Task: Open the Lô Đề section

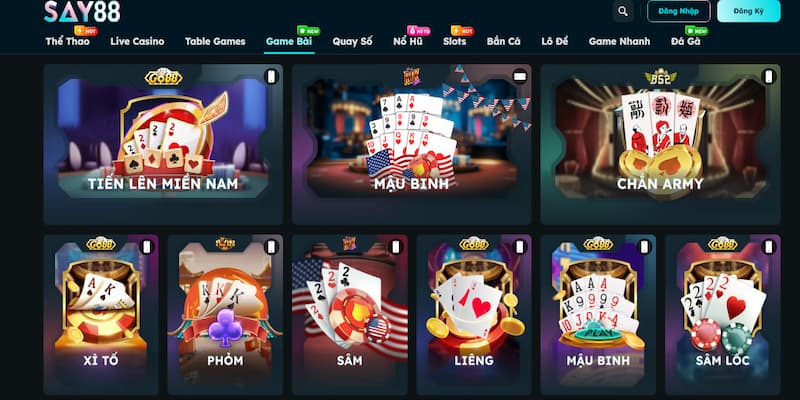Action: coord(555,42)
